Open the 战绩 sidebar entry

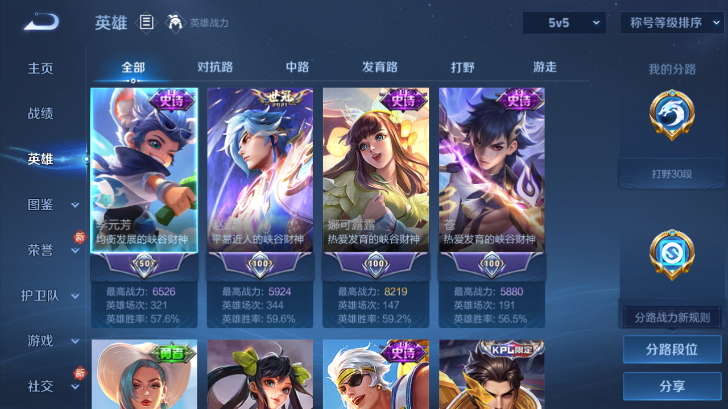tap(40, 113)
